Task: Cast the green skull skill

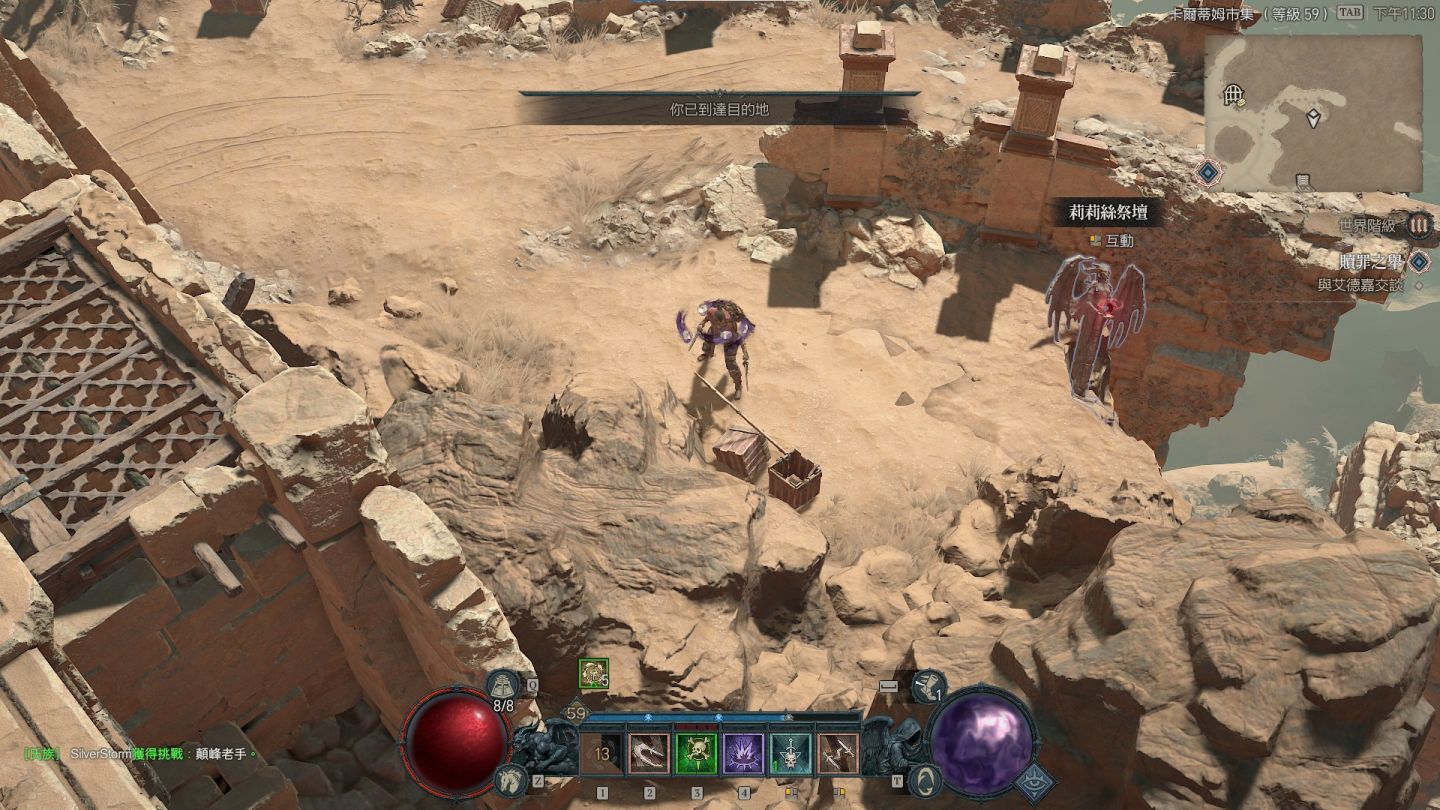Action: [x=696, y=754]
